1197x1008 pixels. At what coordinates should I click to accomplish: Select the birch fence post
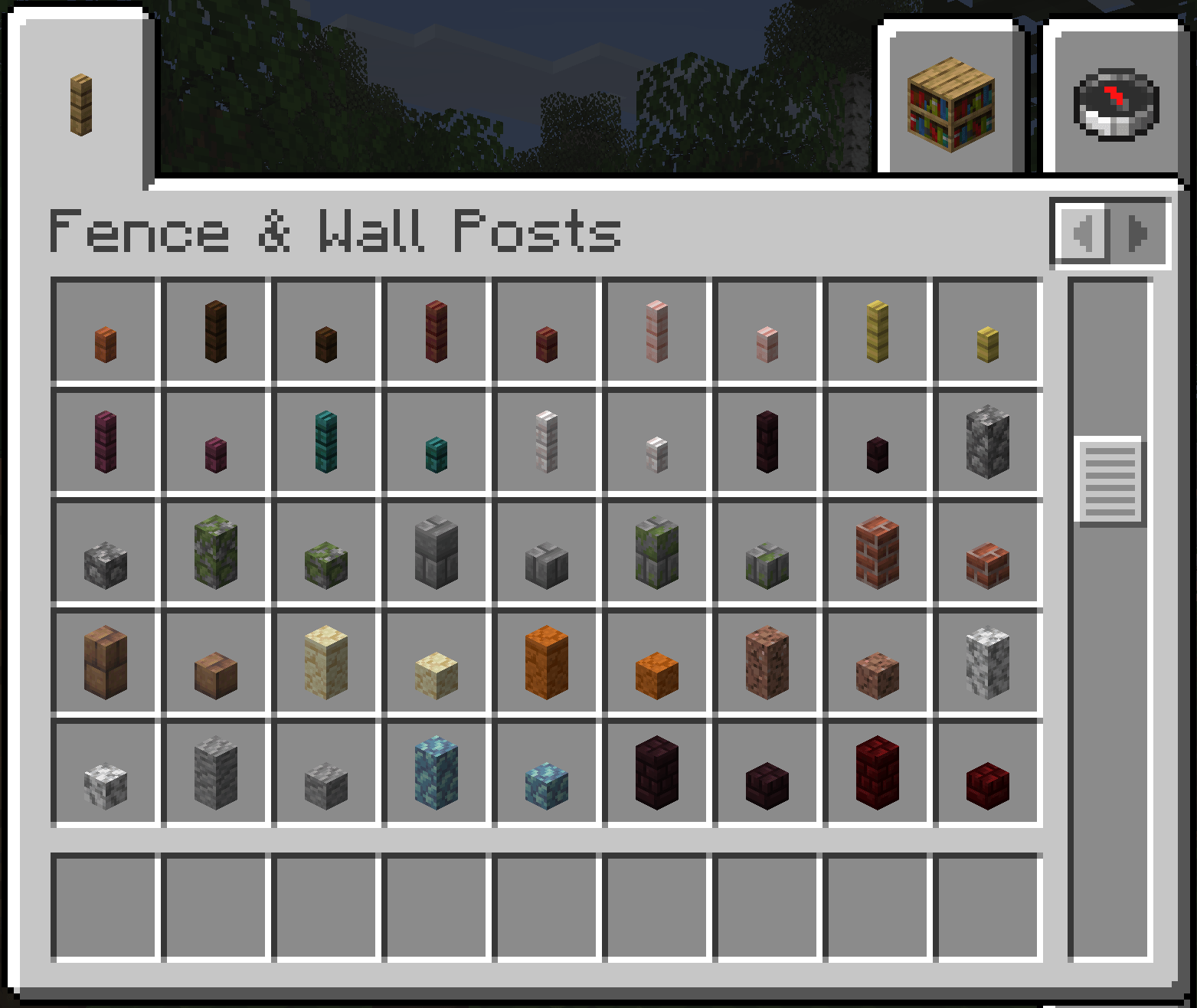coord(876,329)
